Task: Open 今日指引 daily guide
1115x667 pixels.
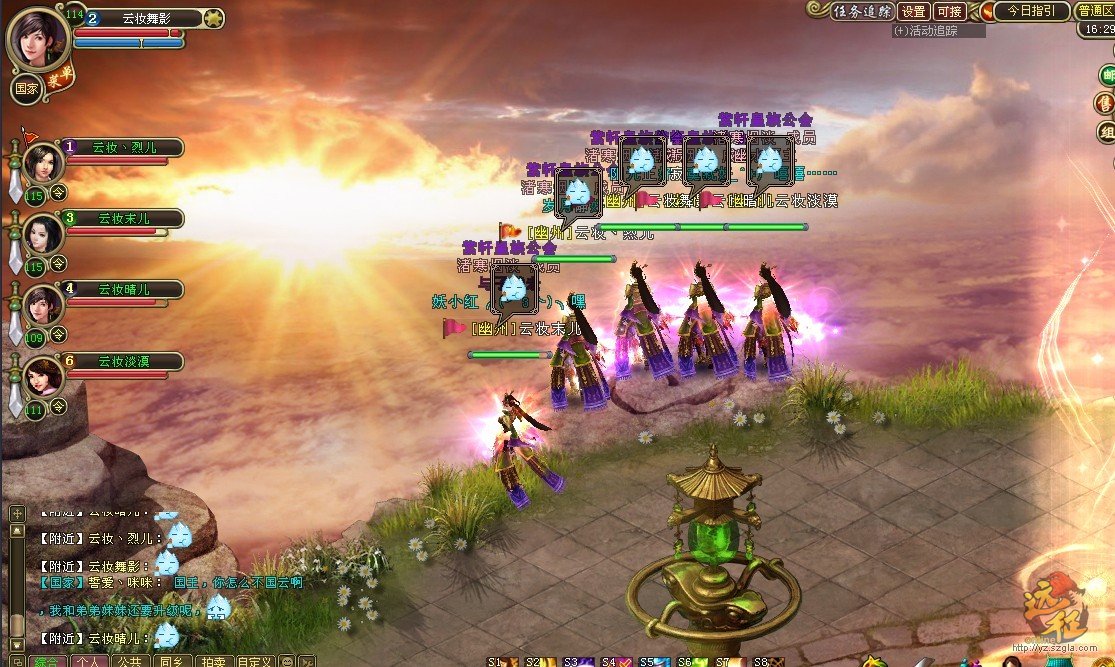Action: [1029, 11]
